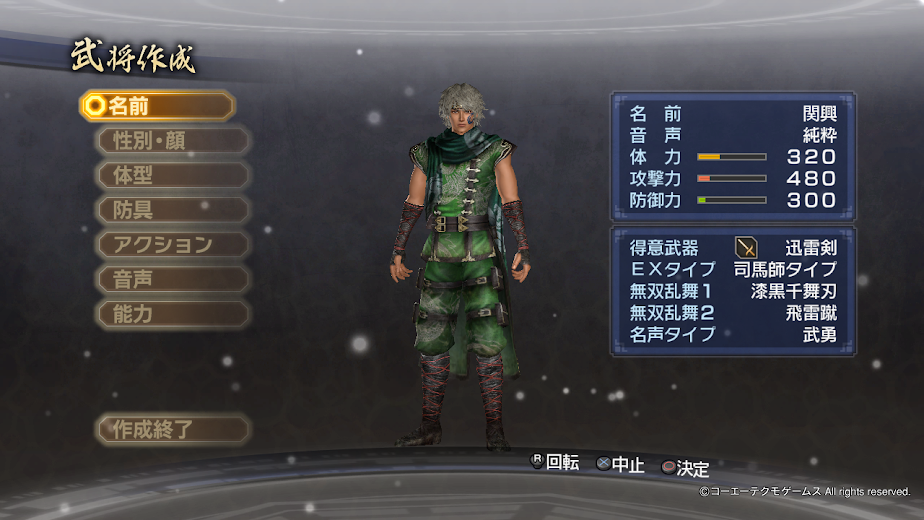Open the 性別・顔 (Gender/Face) option
Viewport: 924px width, 520px height.
click(171, 140)
